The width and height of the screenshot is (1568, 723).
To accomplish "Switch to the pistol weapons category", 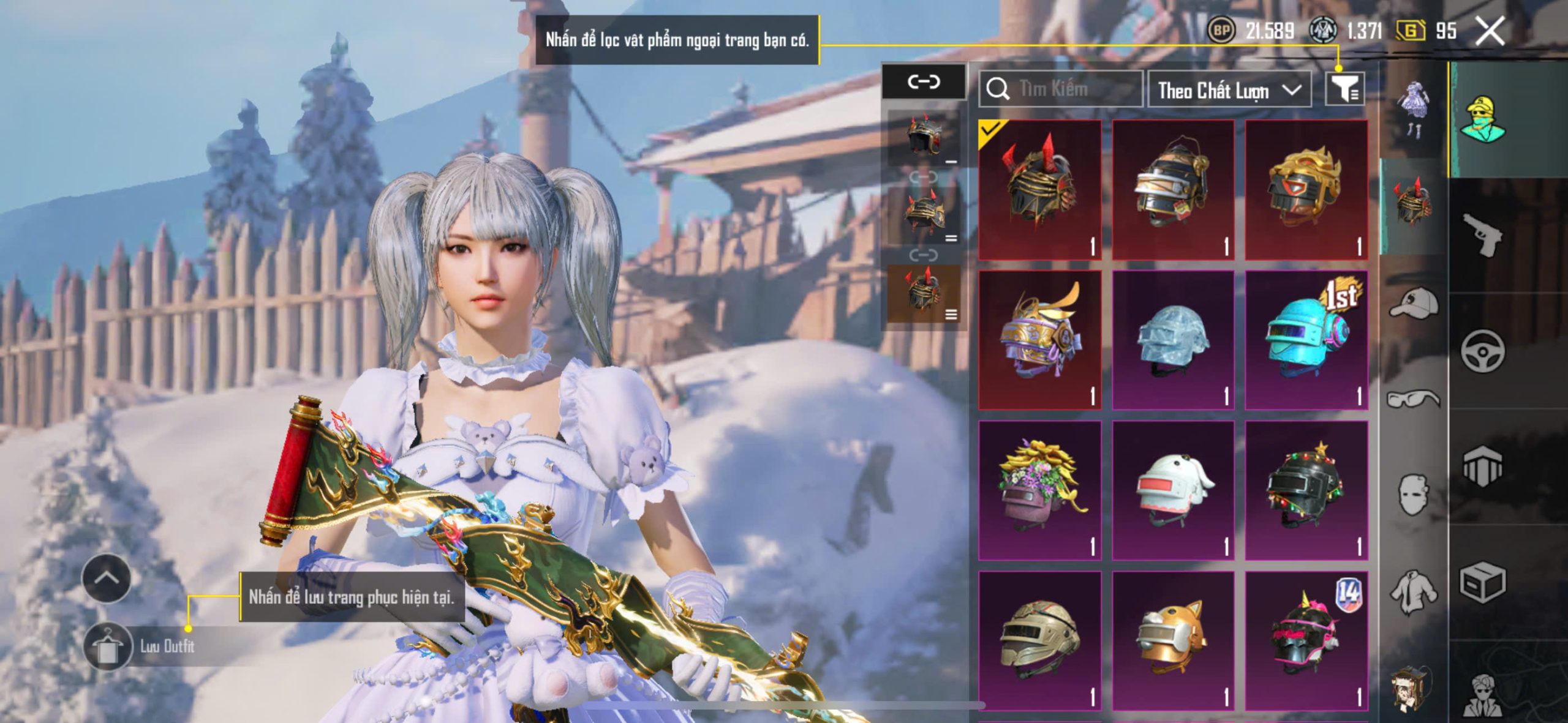I will (x=1482, y=234).
